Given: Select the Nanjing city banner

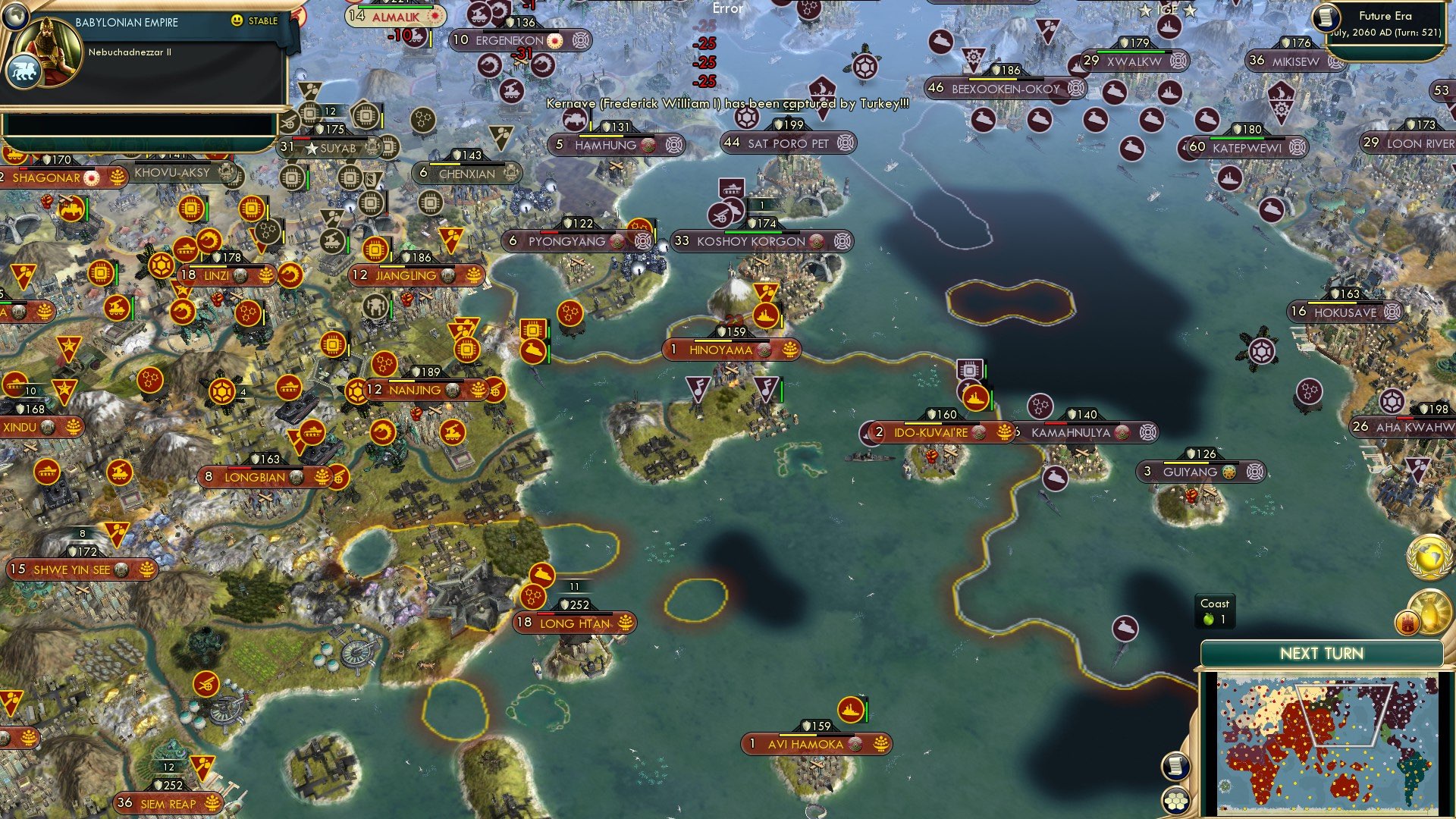Looking at the screenshot, I should tap(415, 390).
